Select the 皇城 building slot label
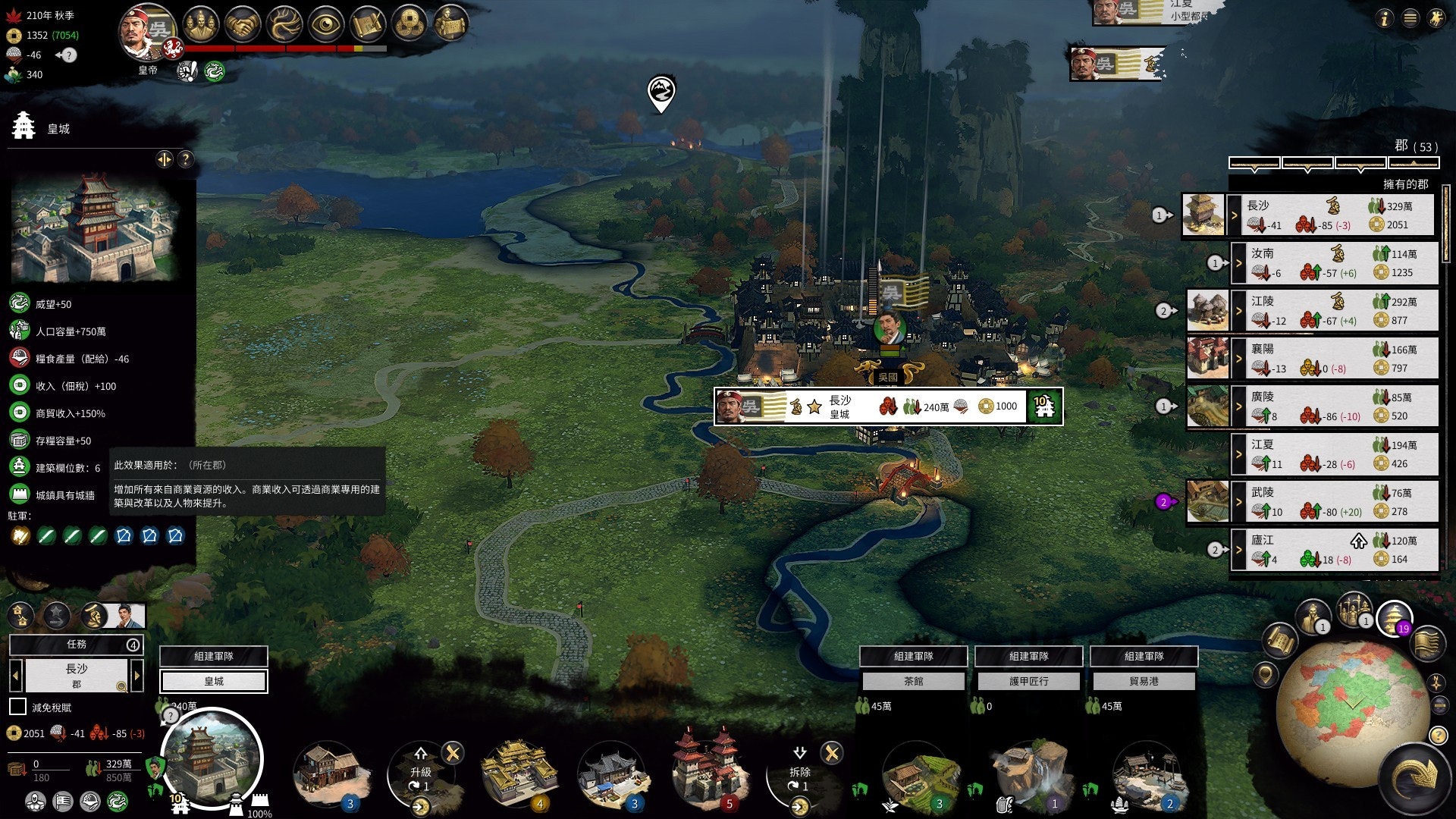The image size is (1456, 819). [214, 681]
